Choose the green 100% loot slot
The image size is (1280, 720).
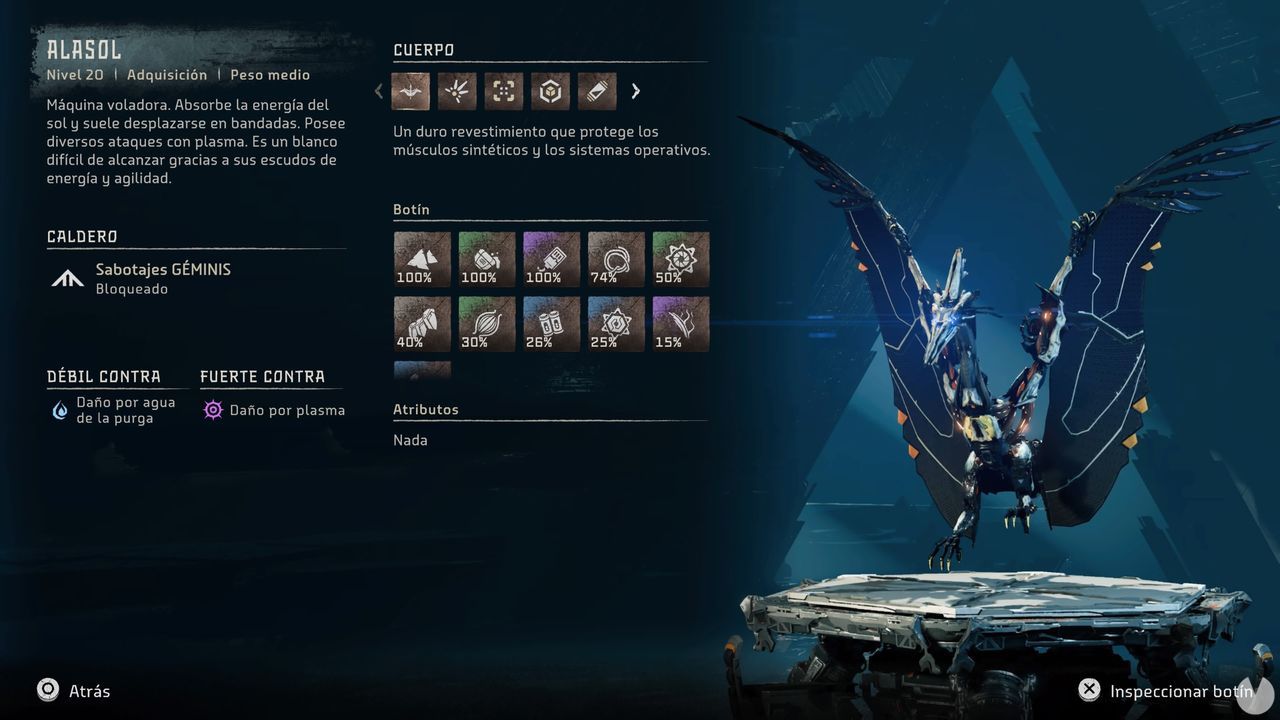coord(487,259)
